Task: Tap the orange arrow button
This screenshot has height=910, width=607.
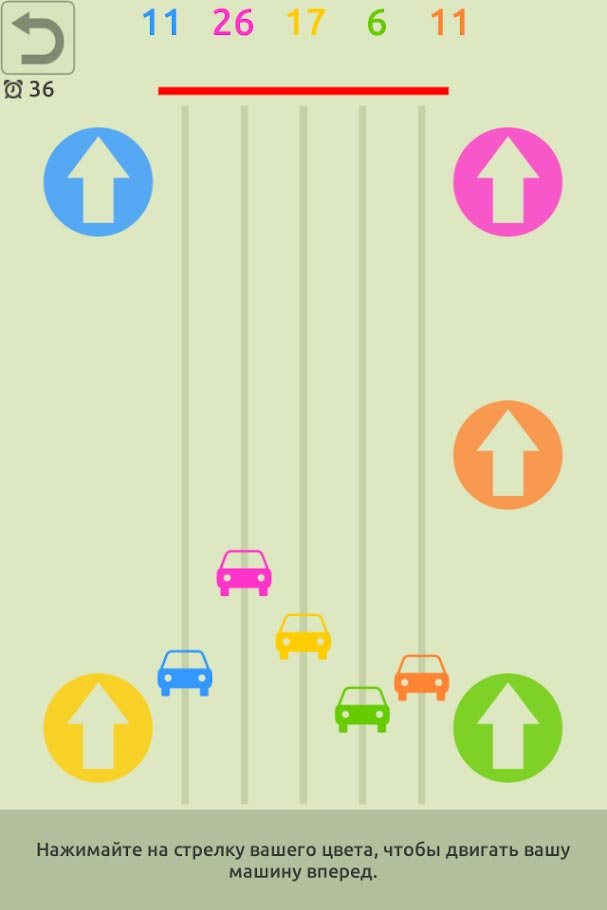Action: (508, 455)
